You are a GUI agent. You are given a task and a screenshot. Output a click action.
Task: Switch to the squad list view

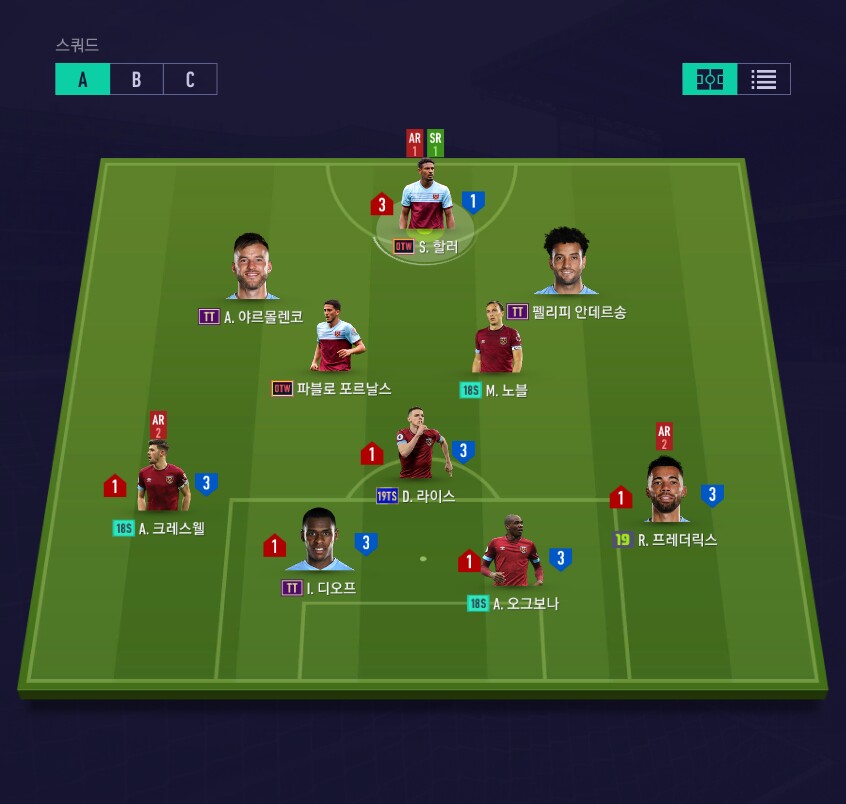(764, 79)
